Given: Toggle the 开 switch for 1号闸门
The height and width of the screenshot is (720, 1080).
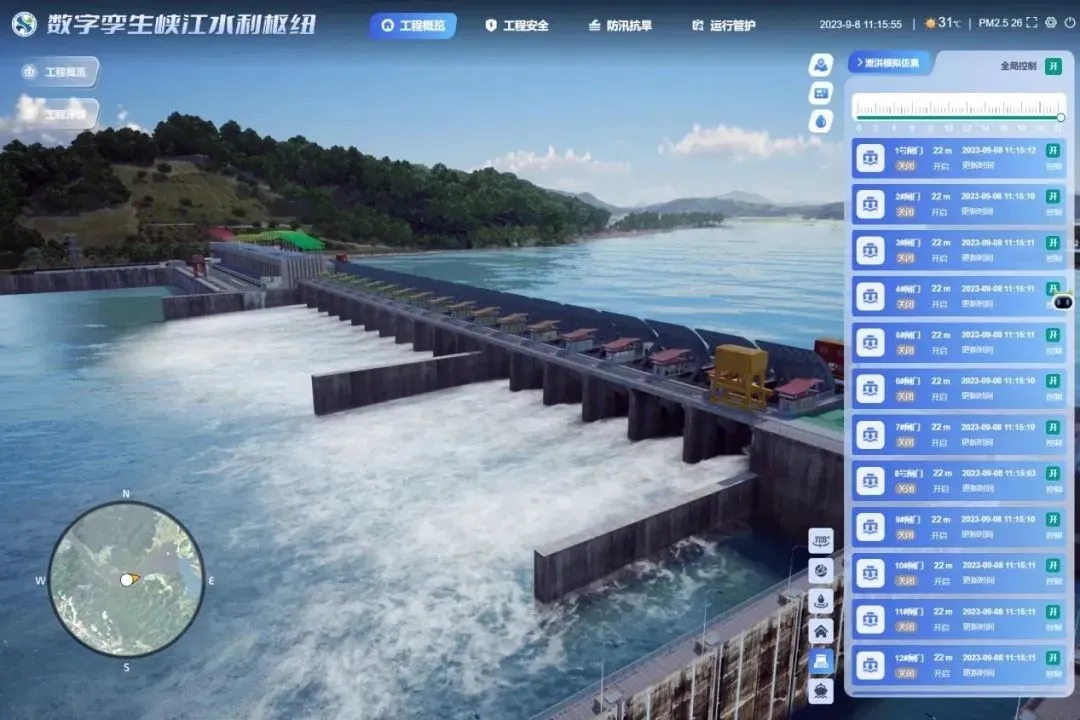Looking at the screenshot, I should pyautogui.click(x=1053, y=151).
